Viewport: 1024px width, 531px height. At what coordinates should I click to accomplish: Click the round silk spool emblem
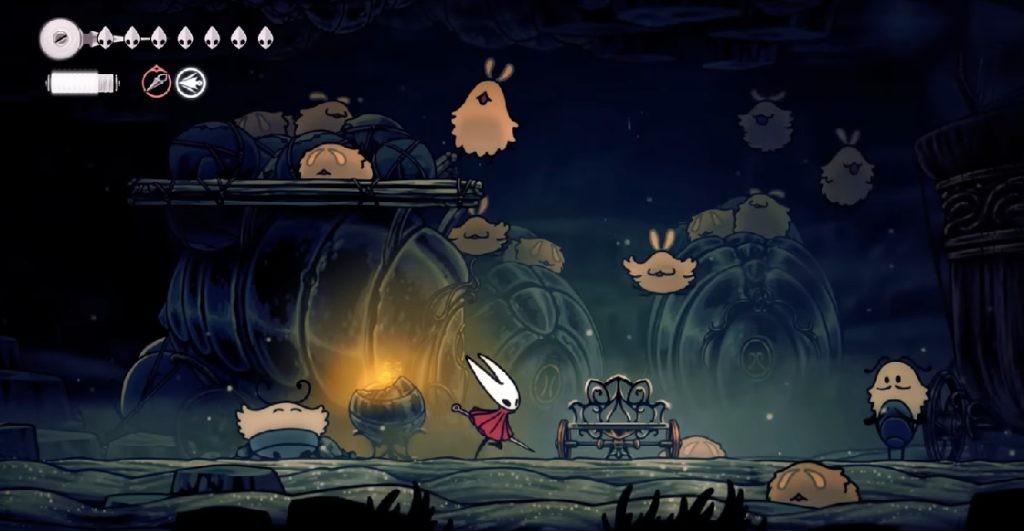[60, 39]
